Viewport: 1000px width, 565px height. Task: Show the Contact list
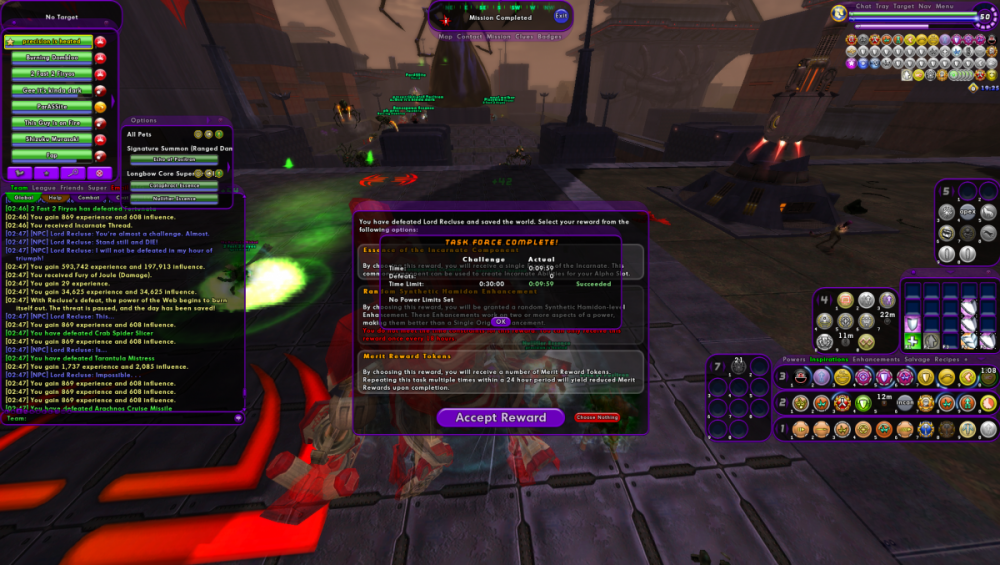coord(470,36)
